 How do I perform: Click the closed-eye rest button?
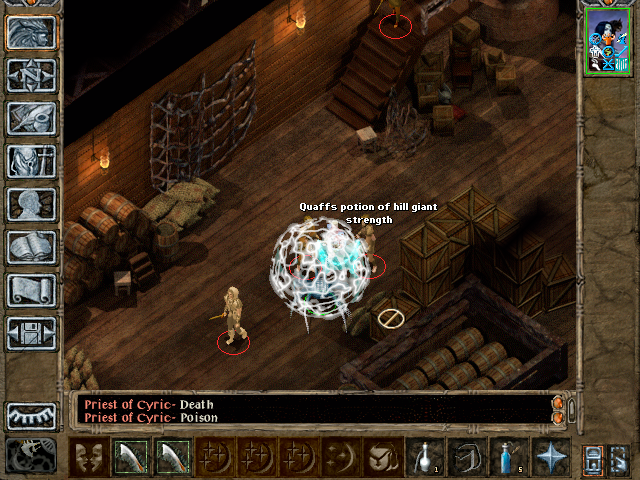31,415
